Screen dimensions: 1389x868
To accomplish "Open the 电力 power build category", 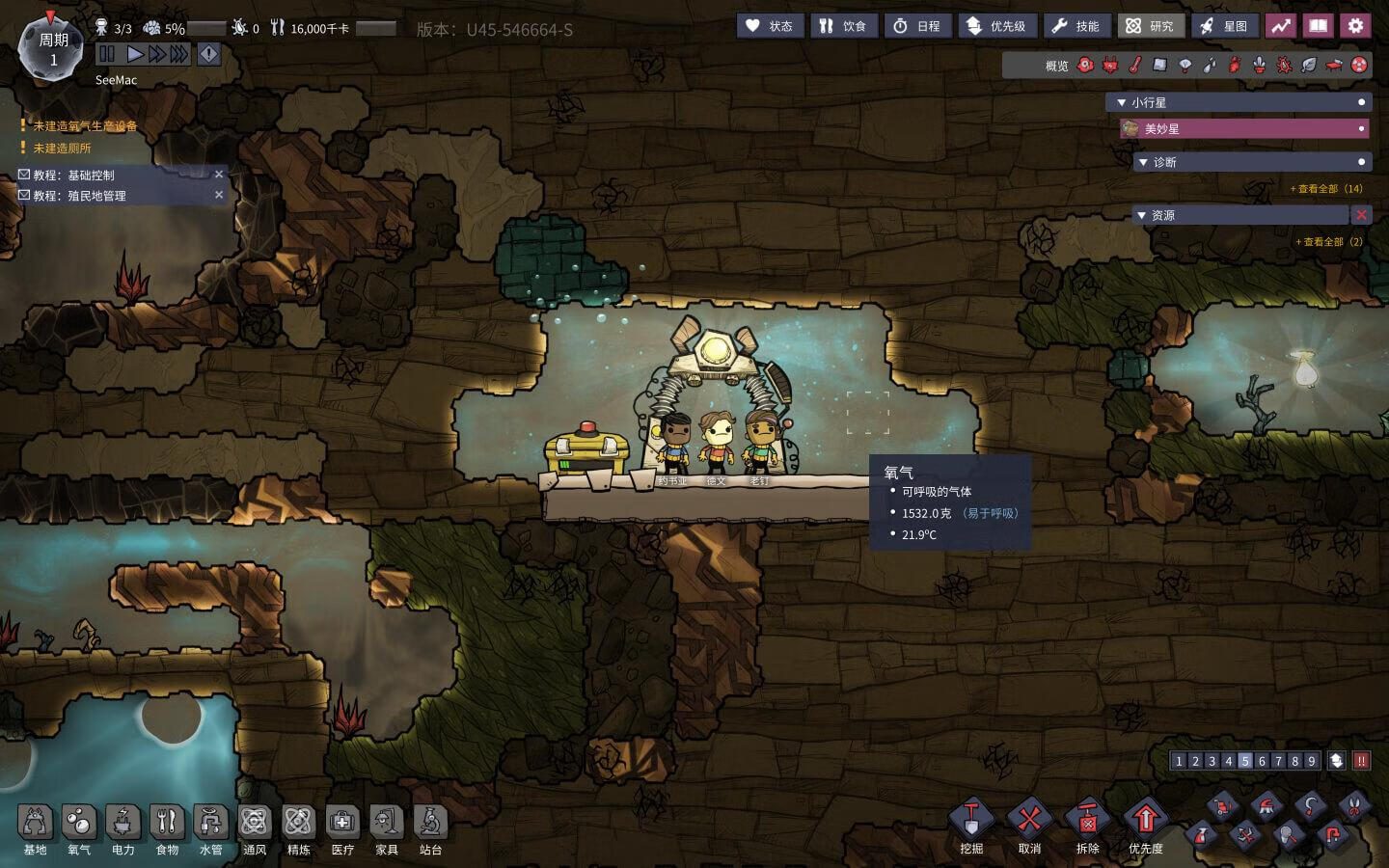I will (x=123, y=829).
